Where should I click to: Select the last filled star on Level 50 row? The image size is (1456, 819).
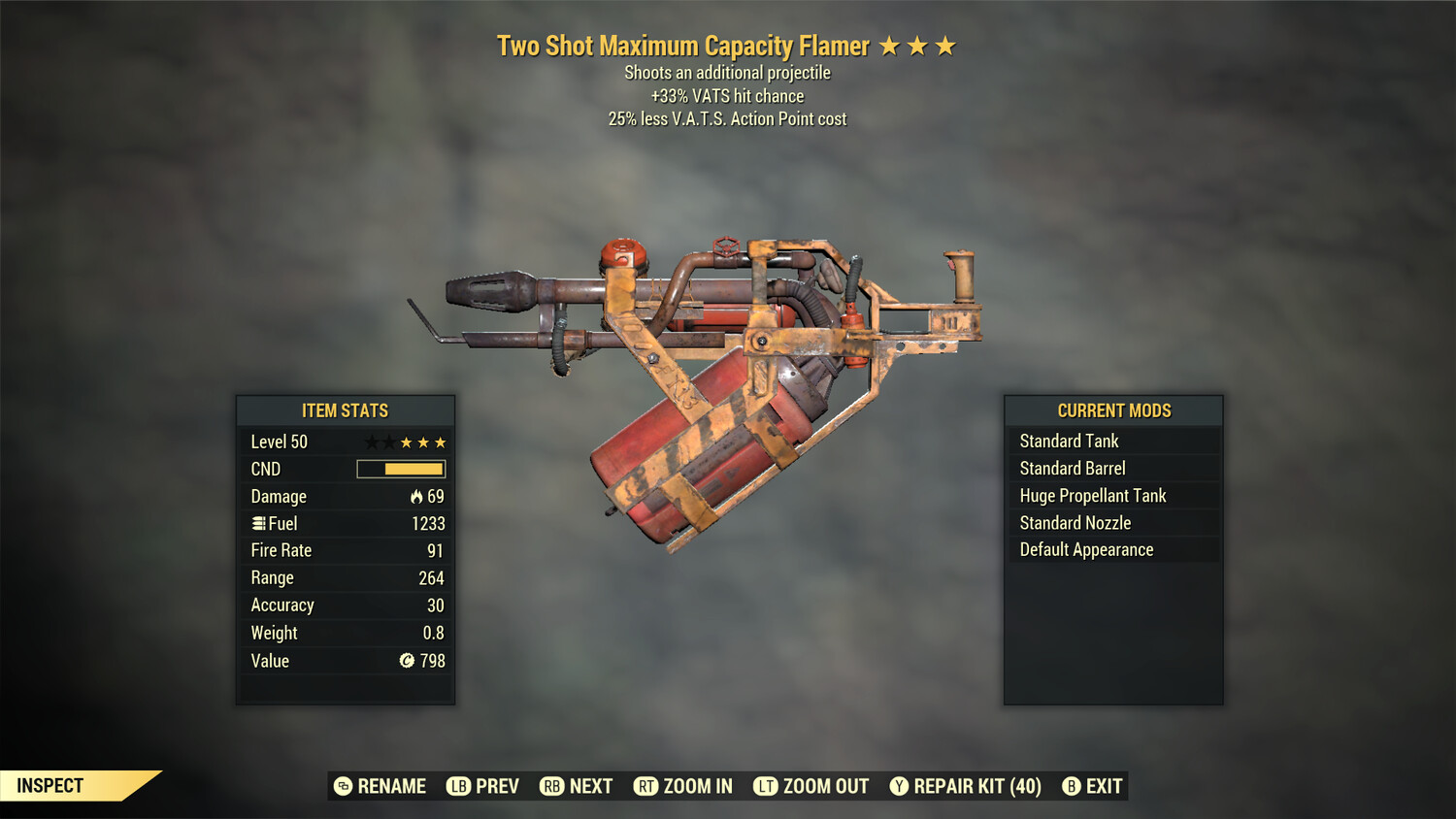pos(440,442)
